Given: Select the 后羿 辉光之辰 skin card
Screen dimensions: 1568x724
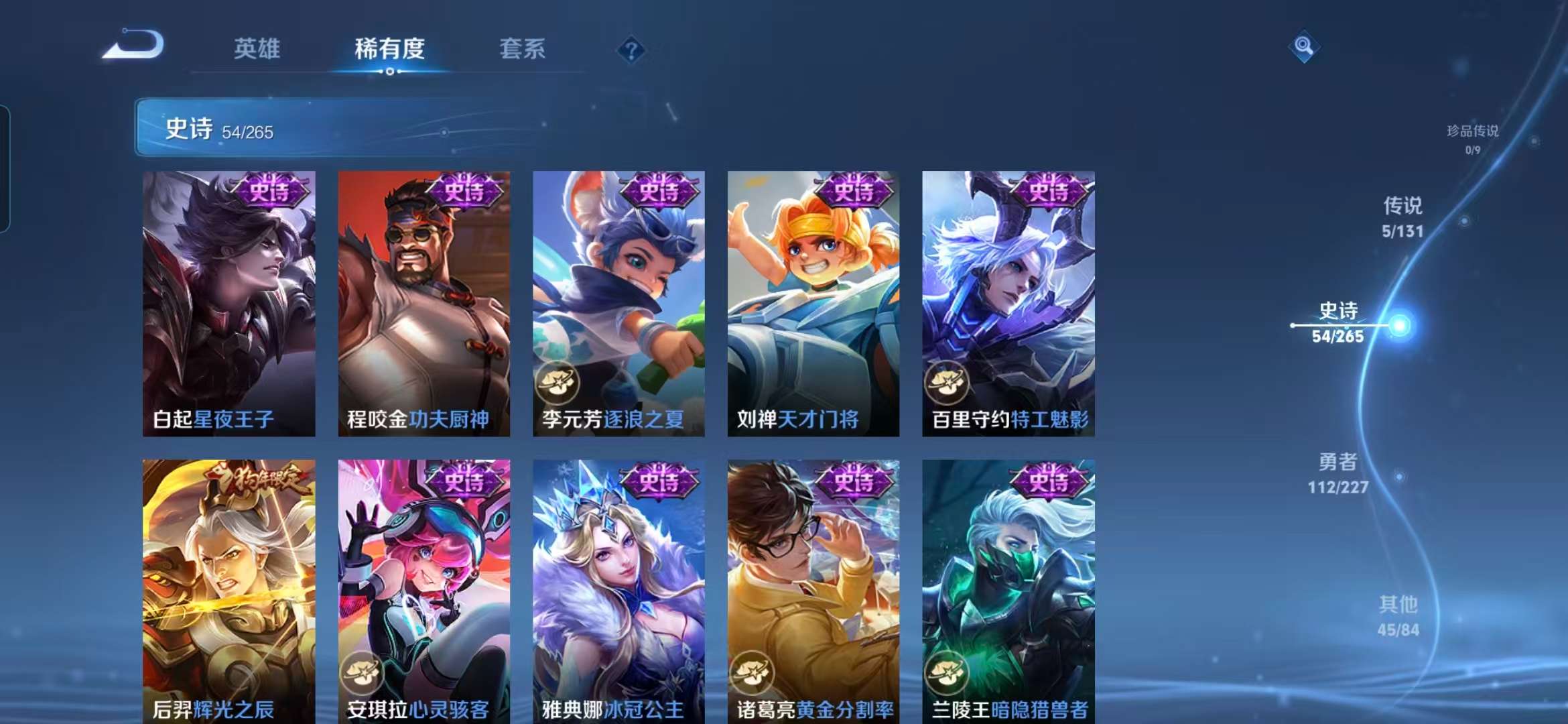Looking at the screenshot, I should point(228,591).
